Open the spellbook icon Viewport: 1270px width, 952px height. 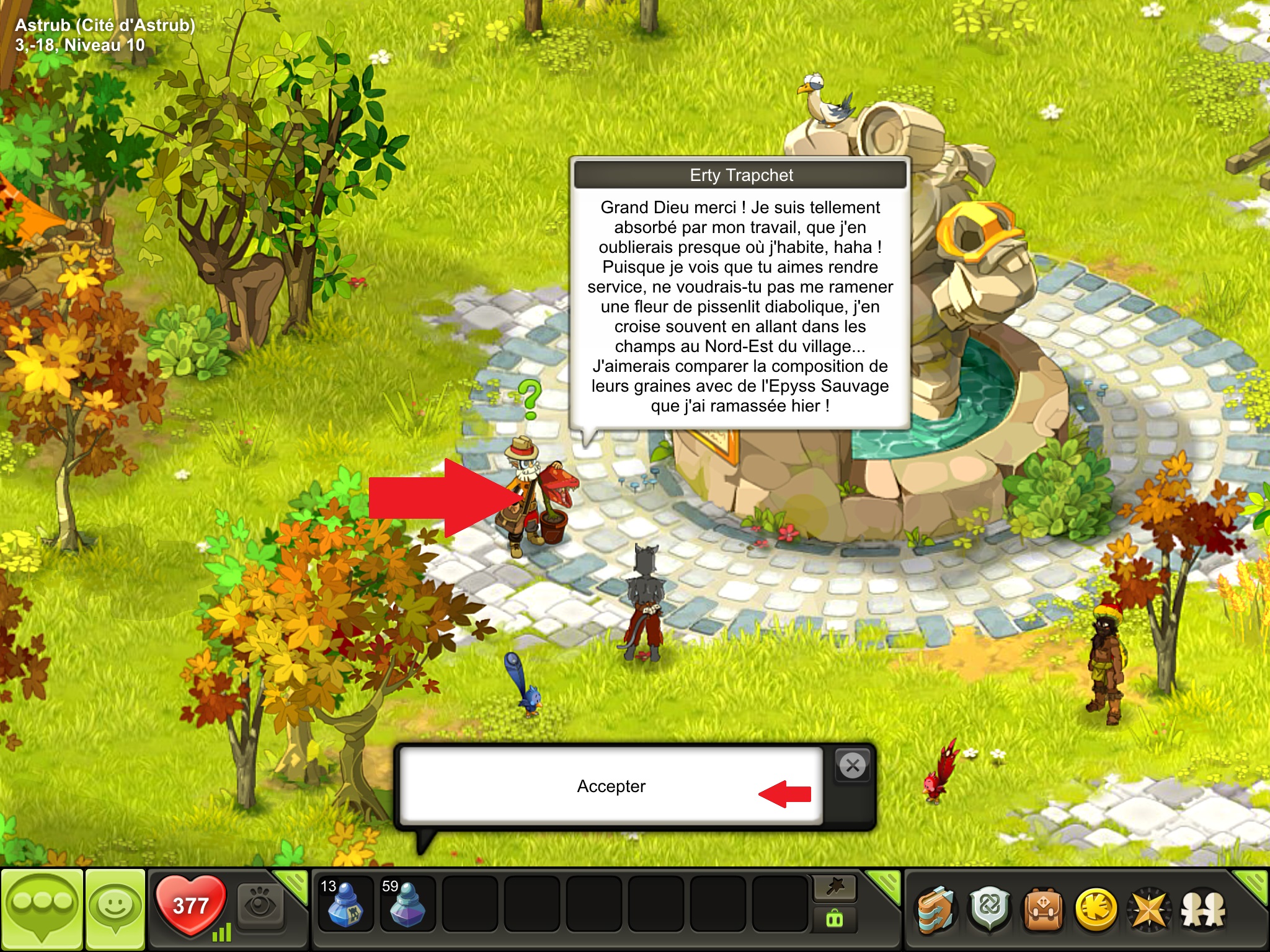tap(936, 910)
